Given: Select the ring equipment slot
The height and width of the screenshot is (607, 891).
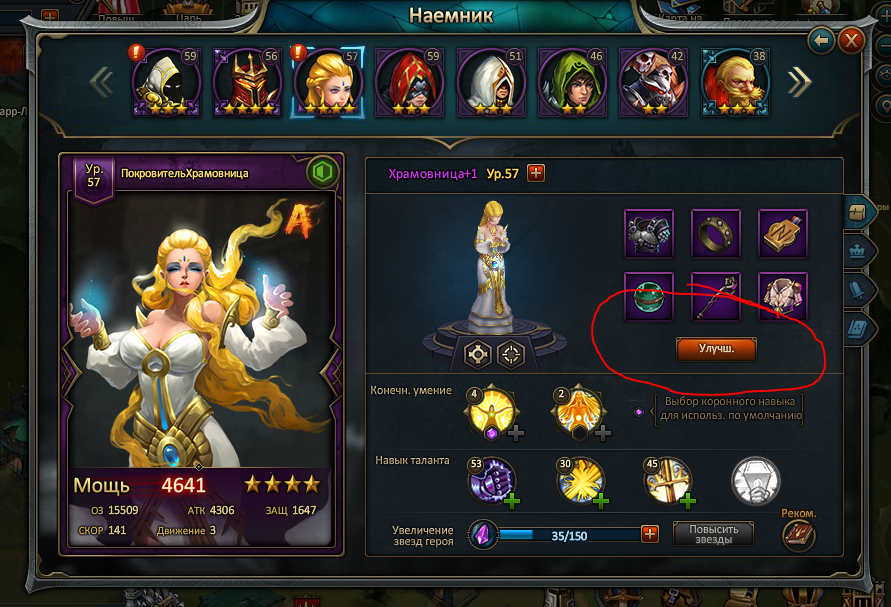Looking at the screenshot, I should point(716,234).
